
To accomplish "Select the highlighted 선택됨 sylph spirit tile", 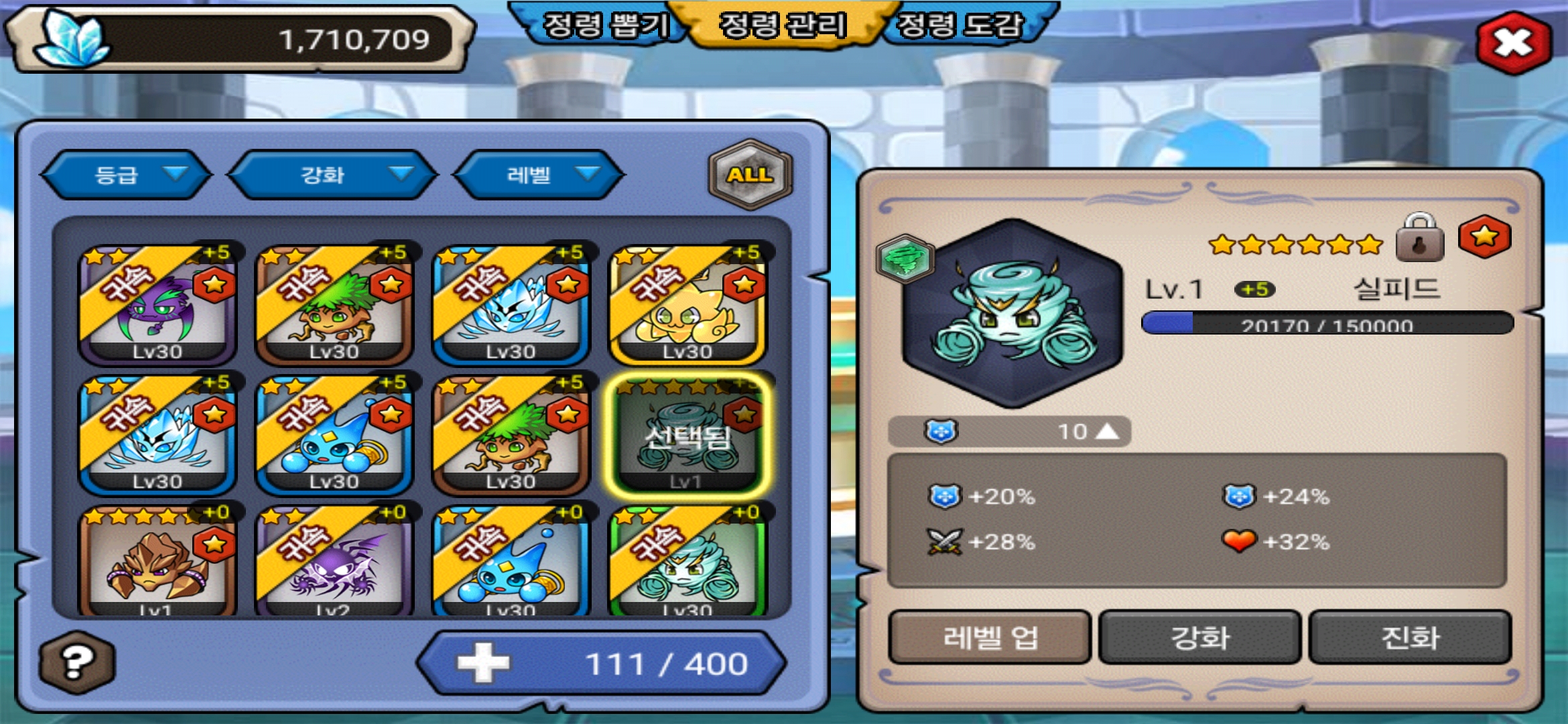I will tap(688, 435).
